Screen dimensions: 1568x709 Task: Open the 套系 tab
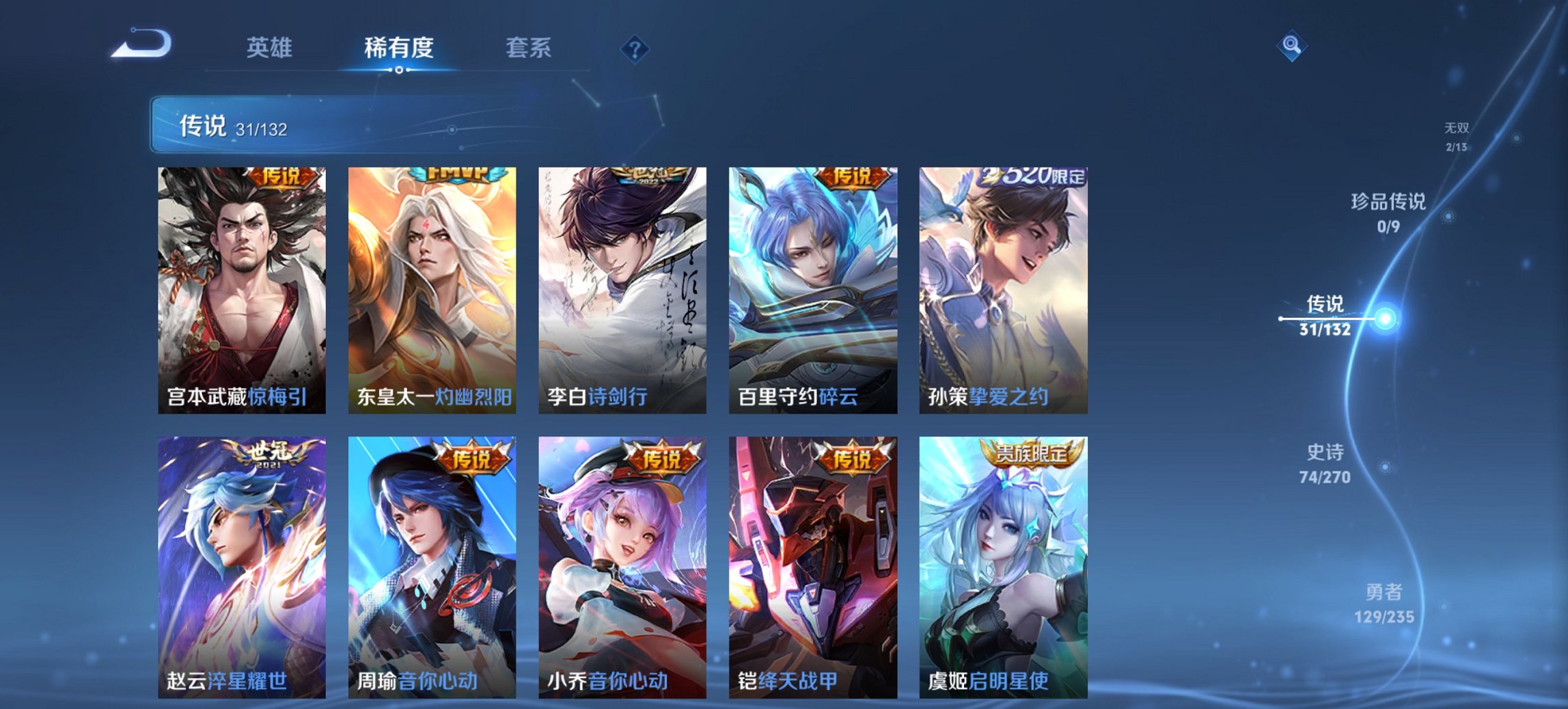pyautogui.click(x=528, y=49)
